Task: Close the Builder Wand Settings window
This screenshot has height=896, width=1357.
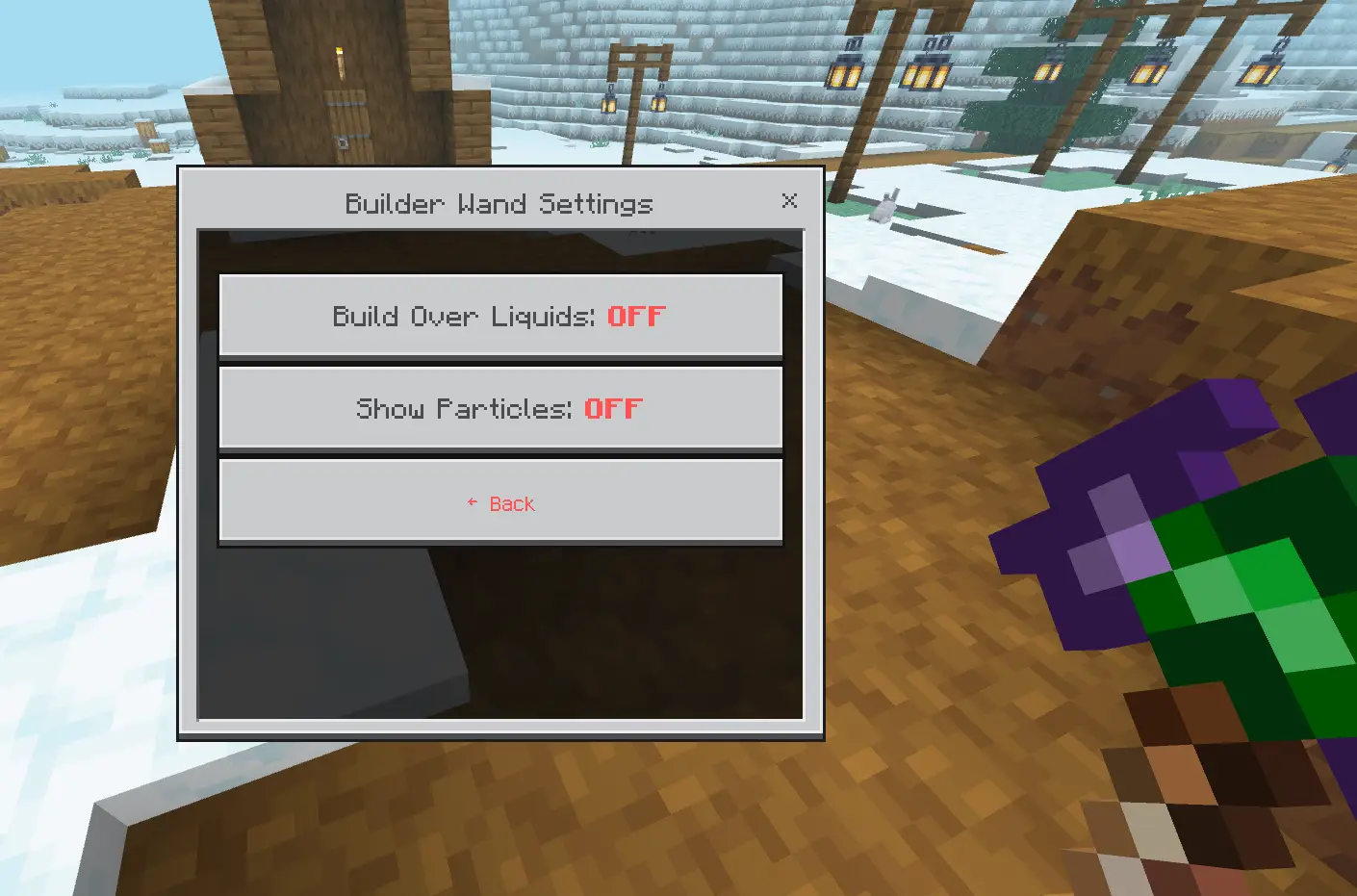Action: click(789, 200)
